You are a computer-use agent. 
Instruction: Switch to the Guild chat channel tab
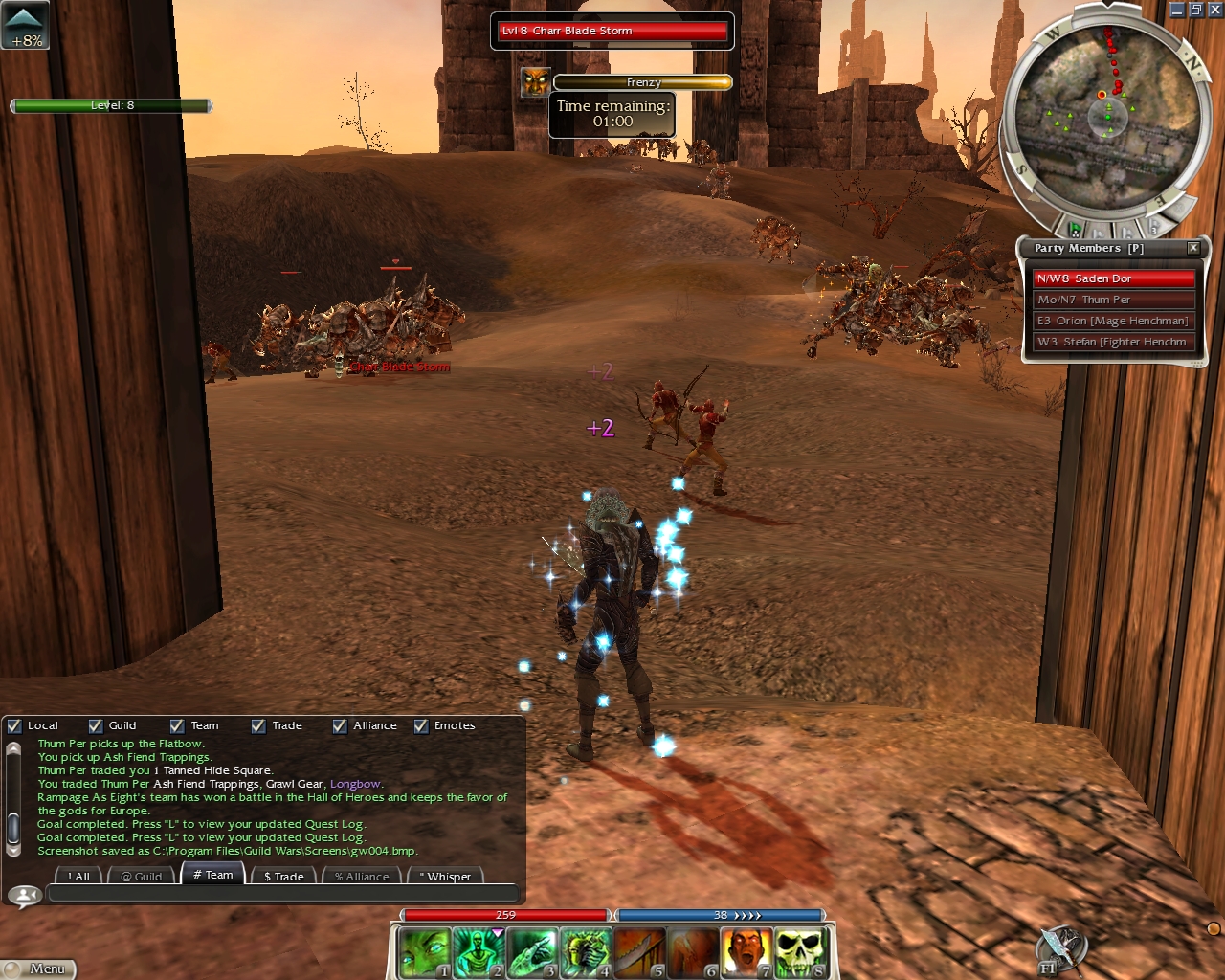click(x=142, y=876)
